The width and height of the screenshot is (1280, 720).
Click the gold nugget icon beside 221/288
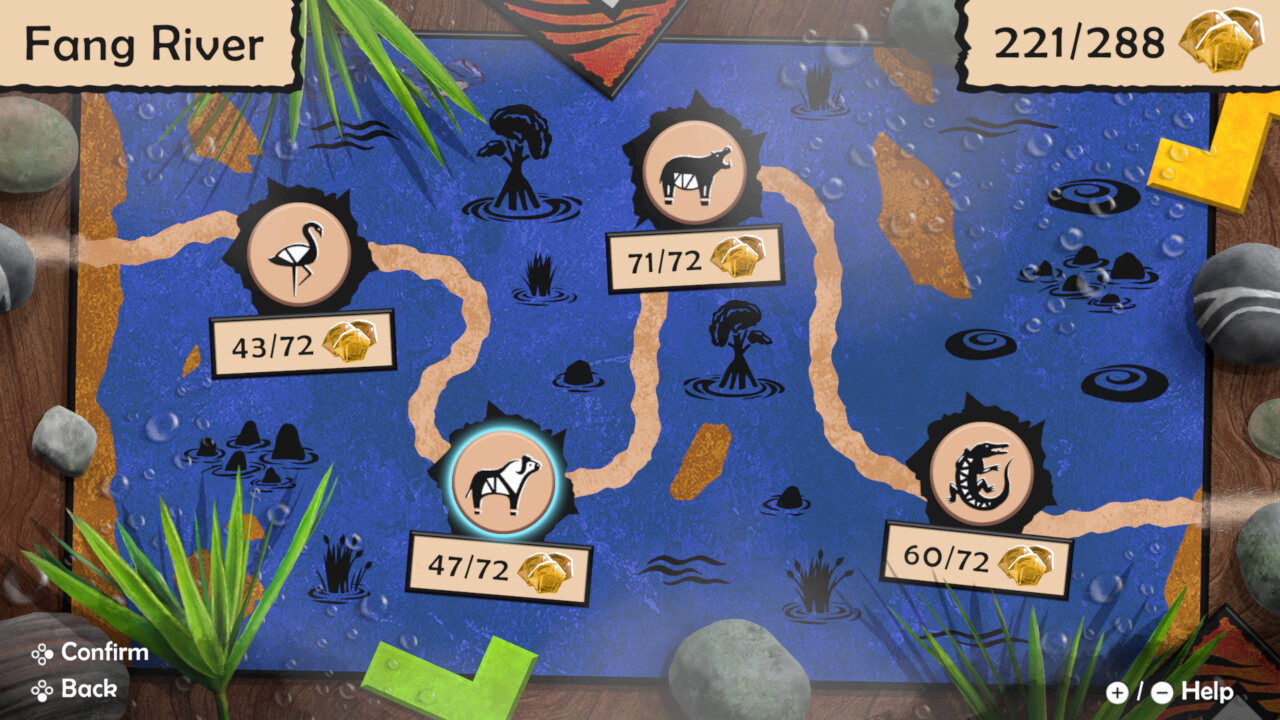click(x=1218, y=42)
